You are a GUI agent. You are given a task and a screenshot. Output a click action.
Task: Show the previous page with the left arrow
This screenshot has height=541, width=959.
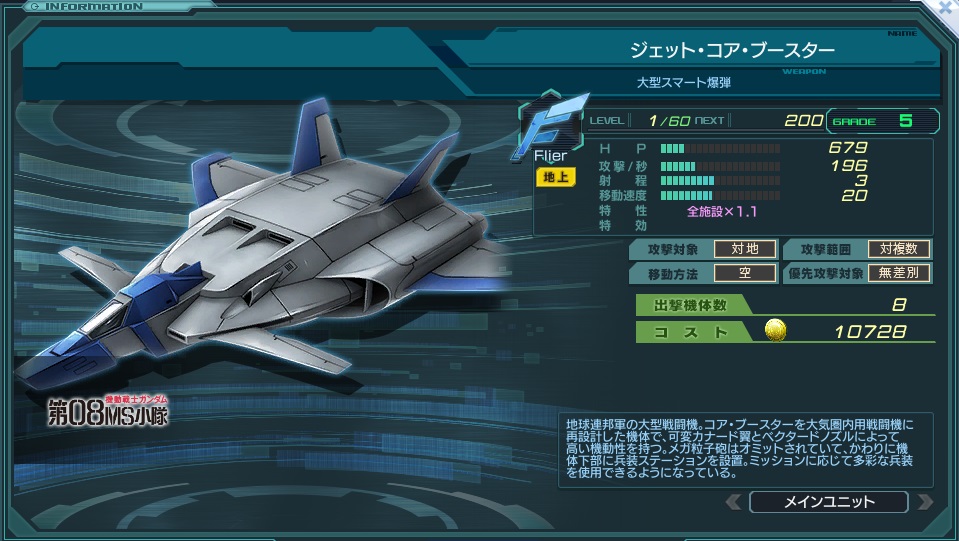point(733,502)
